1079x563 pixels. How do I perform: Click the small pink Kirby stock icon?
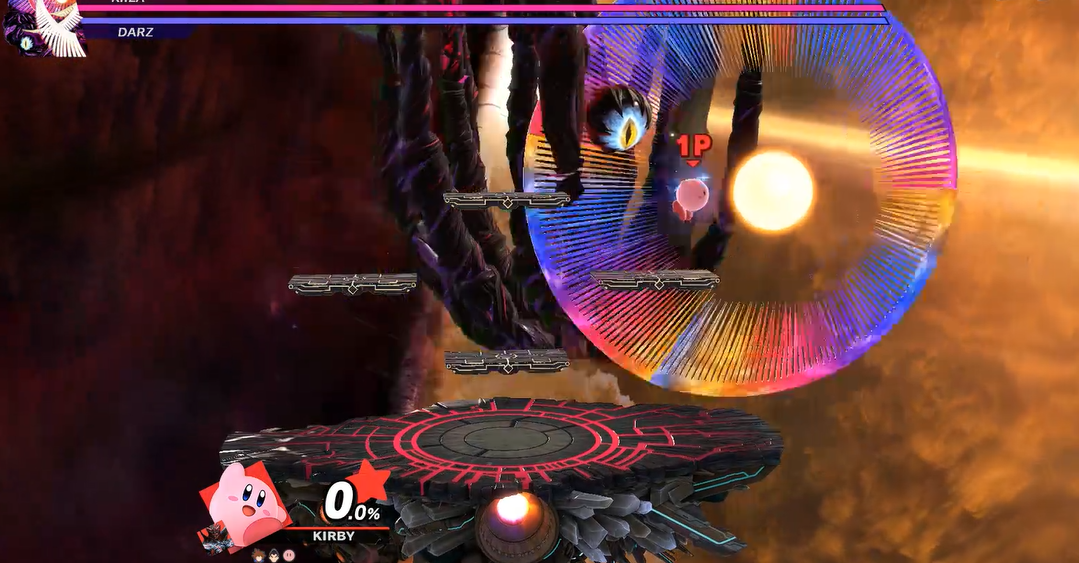[x=289, y=554]
